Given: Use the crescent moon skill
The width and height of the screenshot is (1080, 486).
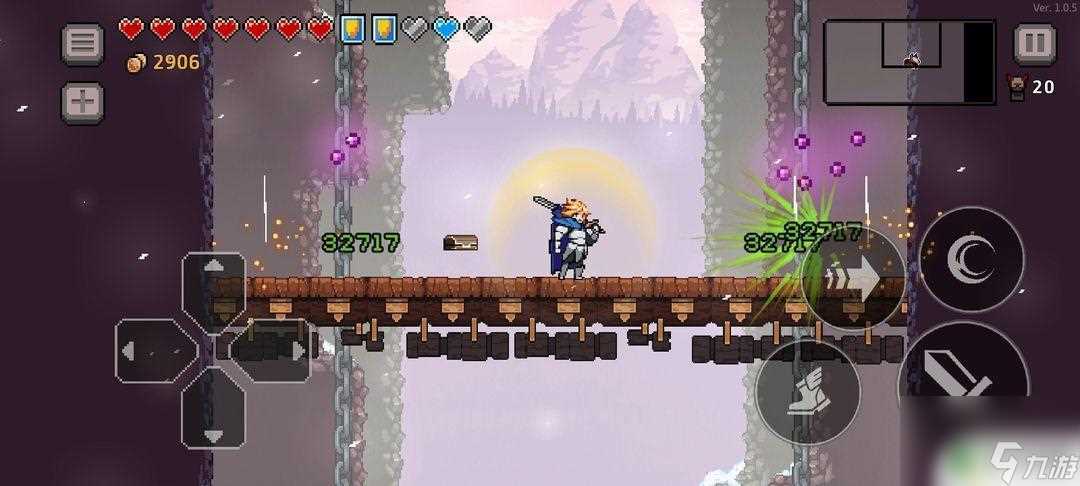Looking at the screenshot, I should tap(971, 258).
